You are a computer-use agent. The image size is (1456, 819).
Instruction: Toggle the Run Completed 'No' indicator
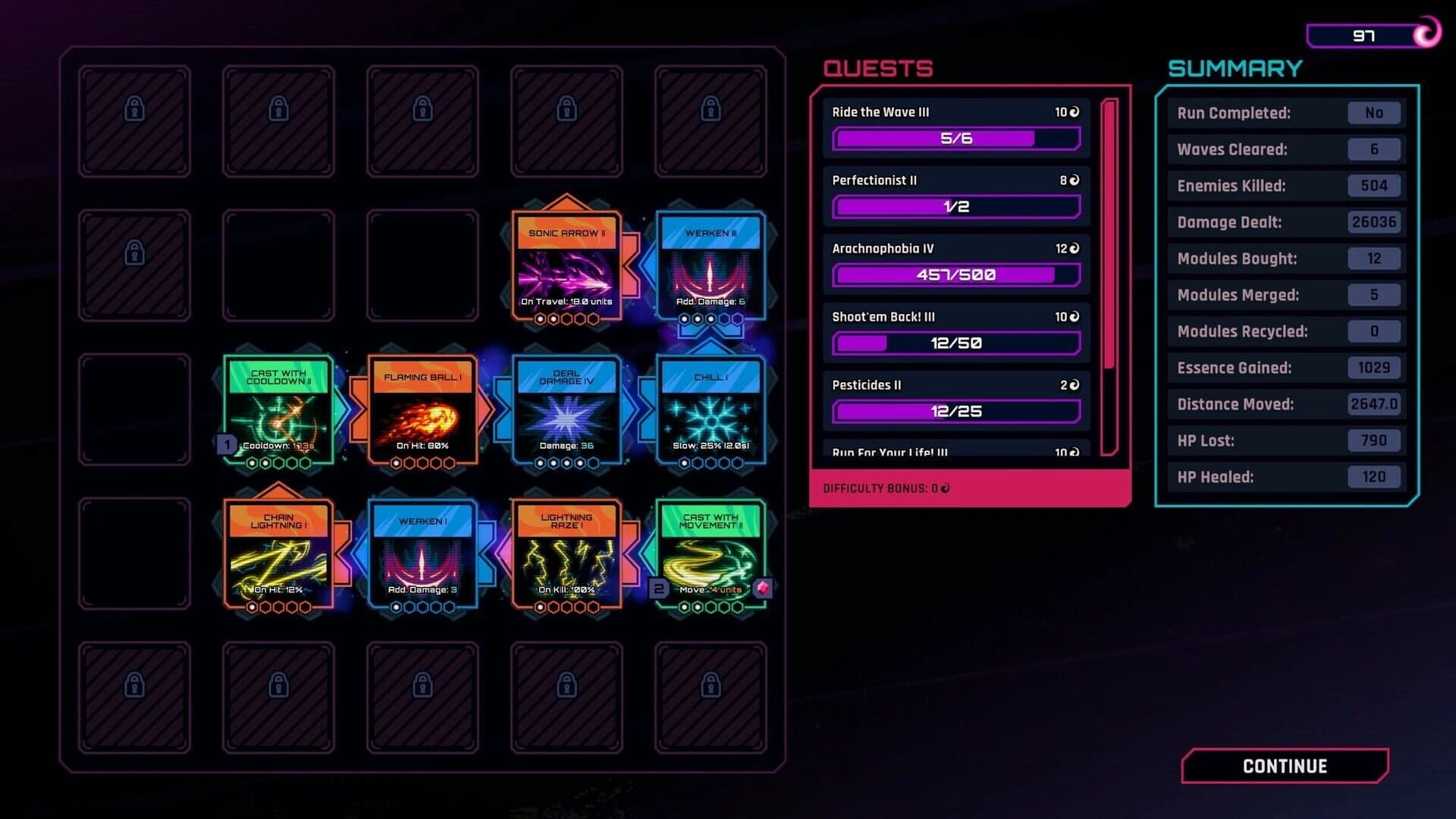(x=1375, y=112)
